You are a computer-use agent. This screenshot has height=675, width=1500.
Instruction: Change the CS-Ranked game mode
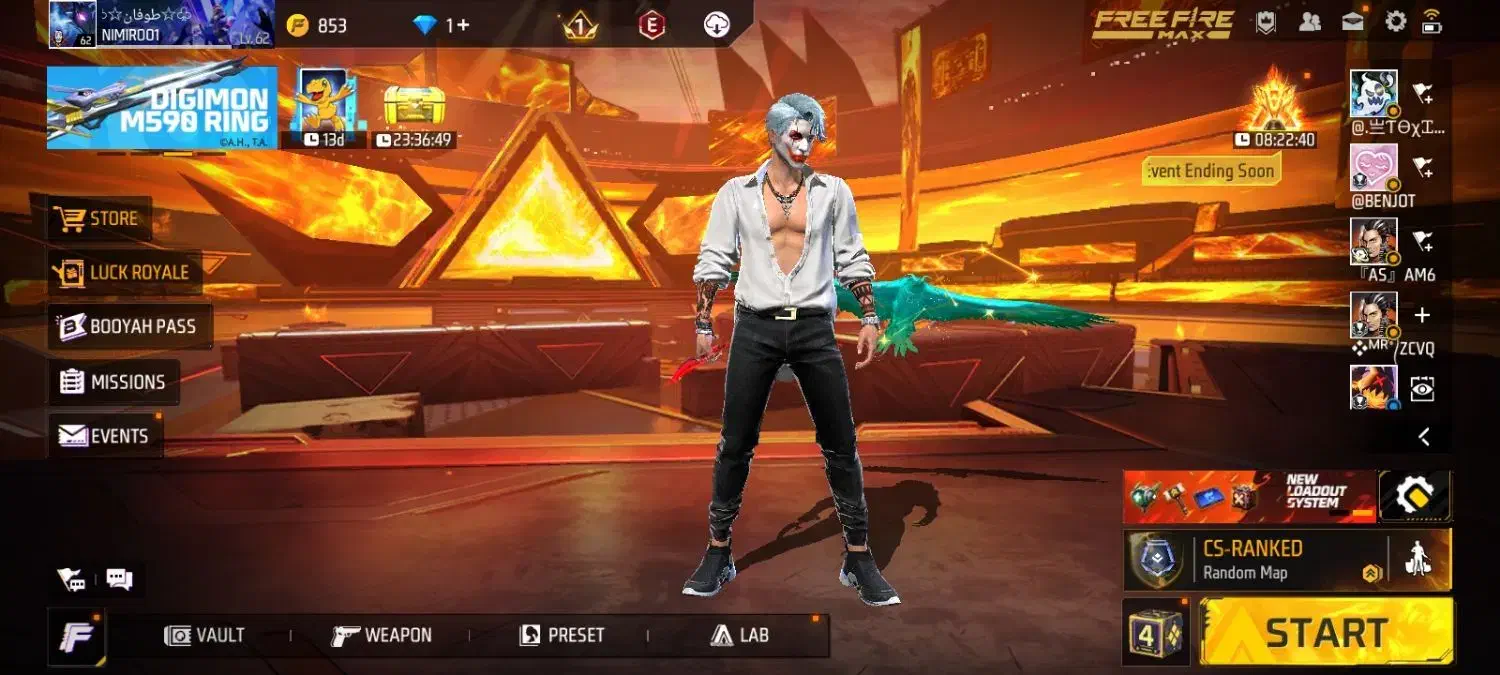click(x=1256, y=560)
